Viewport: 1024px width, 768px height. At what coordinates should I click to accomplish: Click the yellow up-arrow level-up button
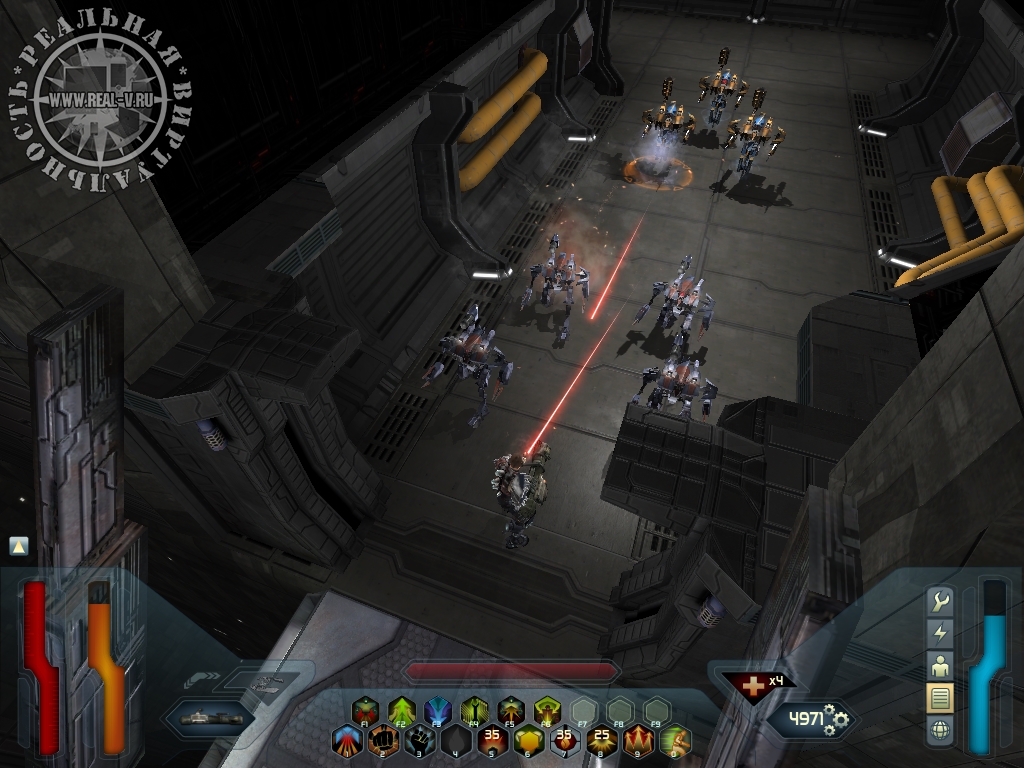[18, 546]
